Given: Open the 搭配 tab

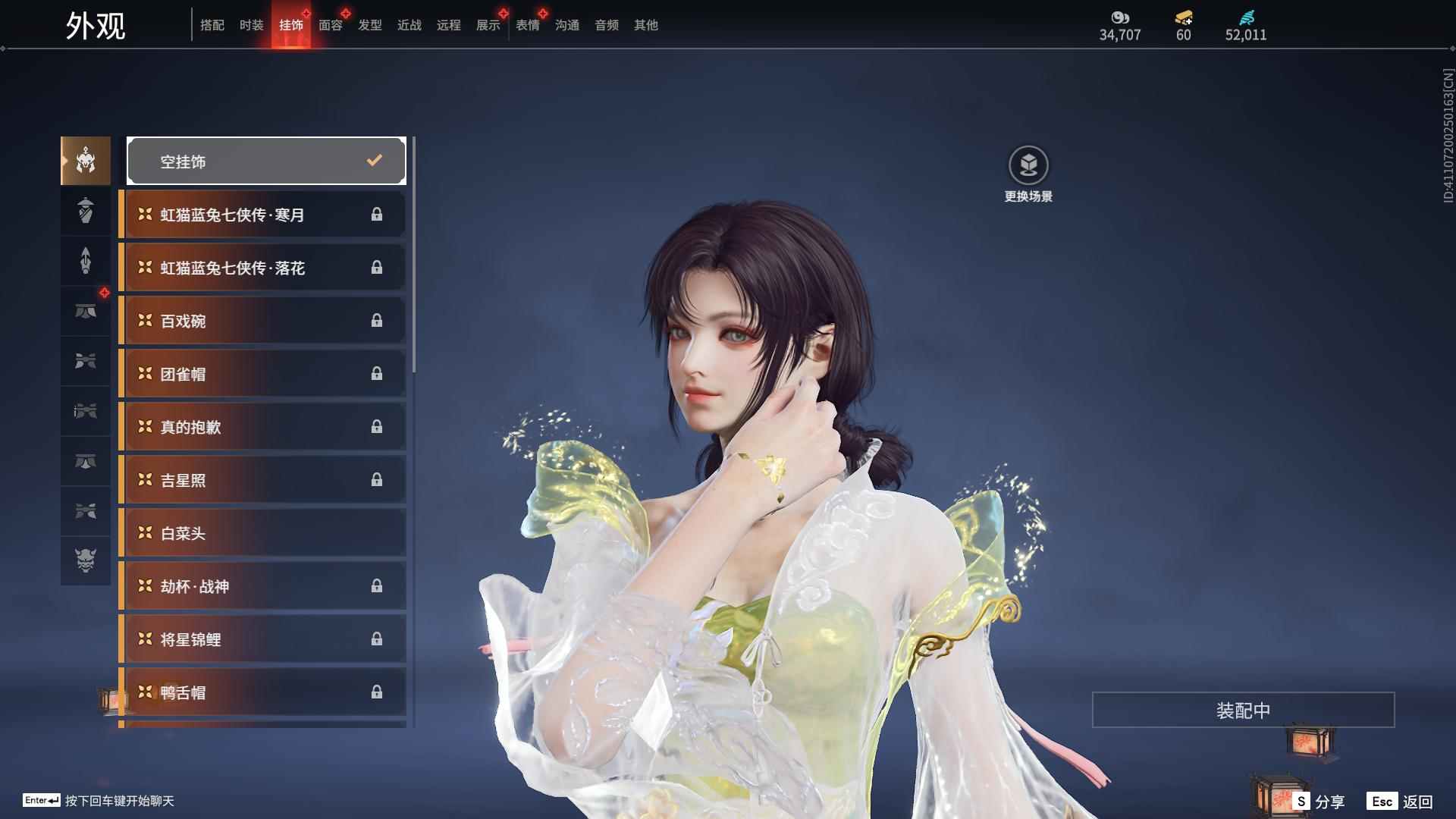Looking at the screenshot, I should click(x=212, y=25).
